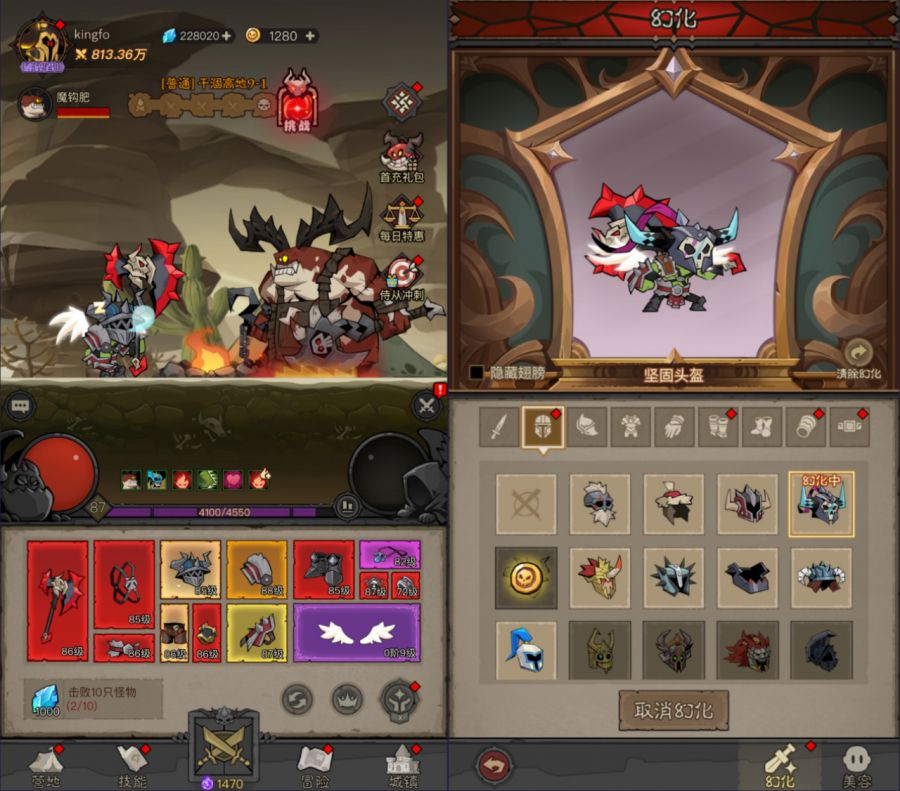The height and width of the screenshot is (791, 900).
Task: Choose the blue-plumed white helmet skin
Action: (525, 651)
